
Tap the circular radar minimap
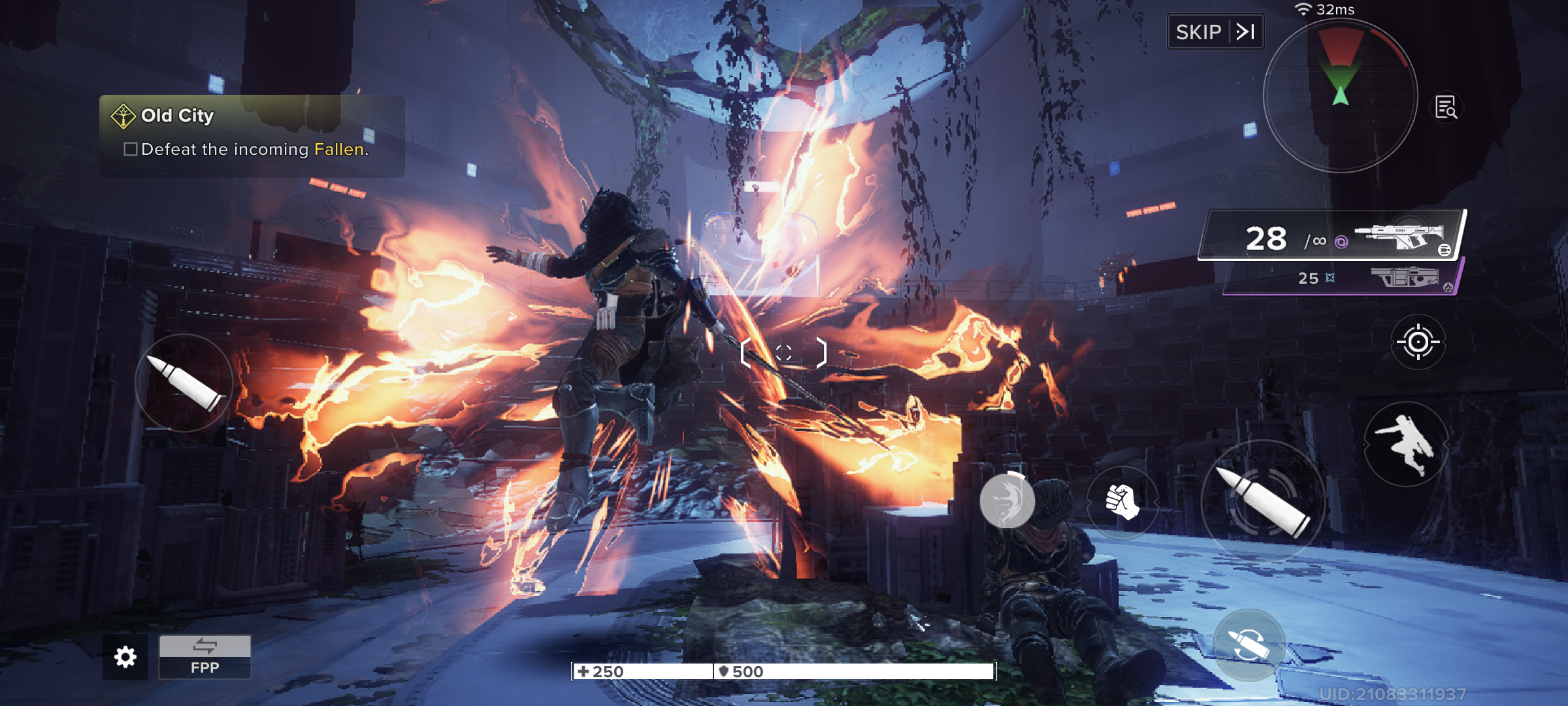click(1340, 96)
